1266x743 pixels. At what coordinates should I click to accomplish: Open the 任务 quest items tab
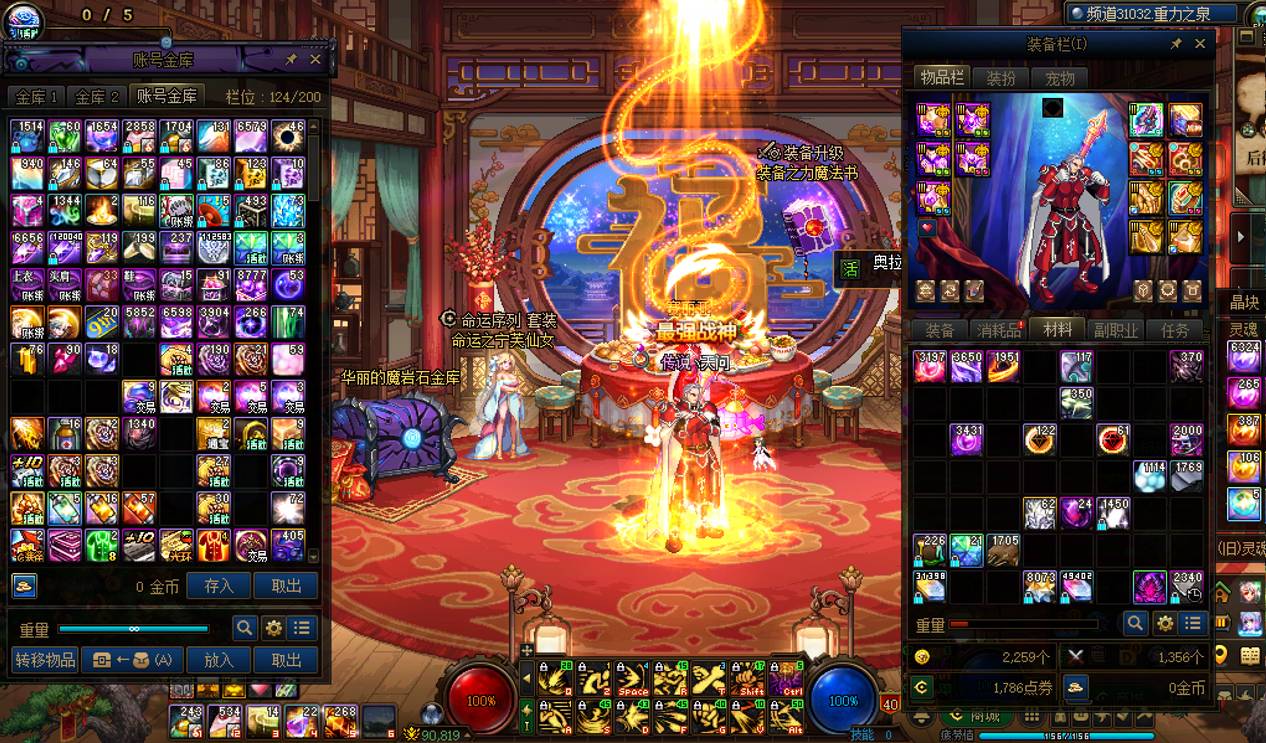1174,330
